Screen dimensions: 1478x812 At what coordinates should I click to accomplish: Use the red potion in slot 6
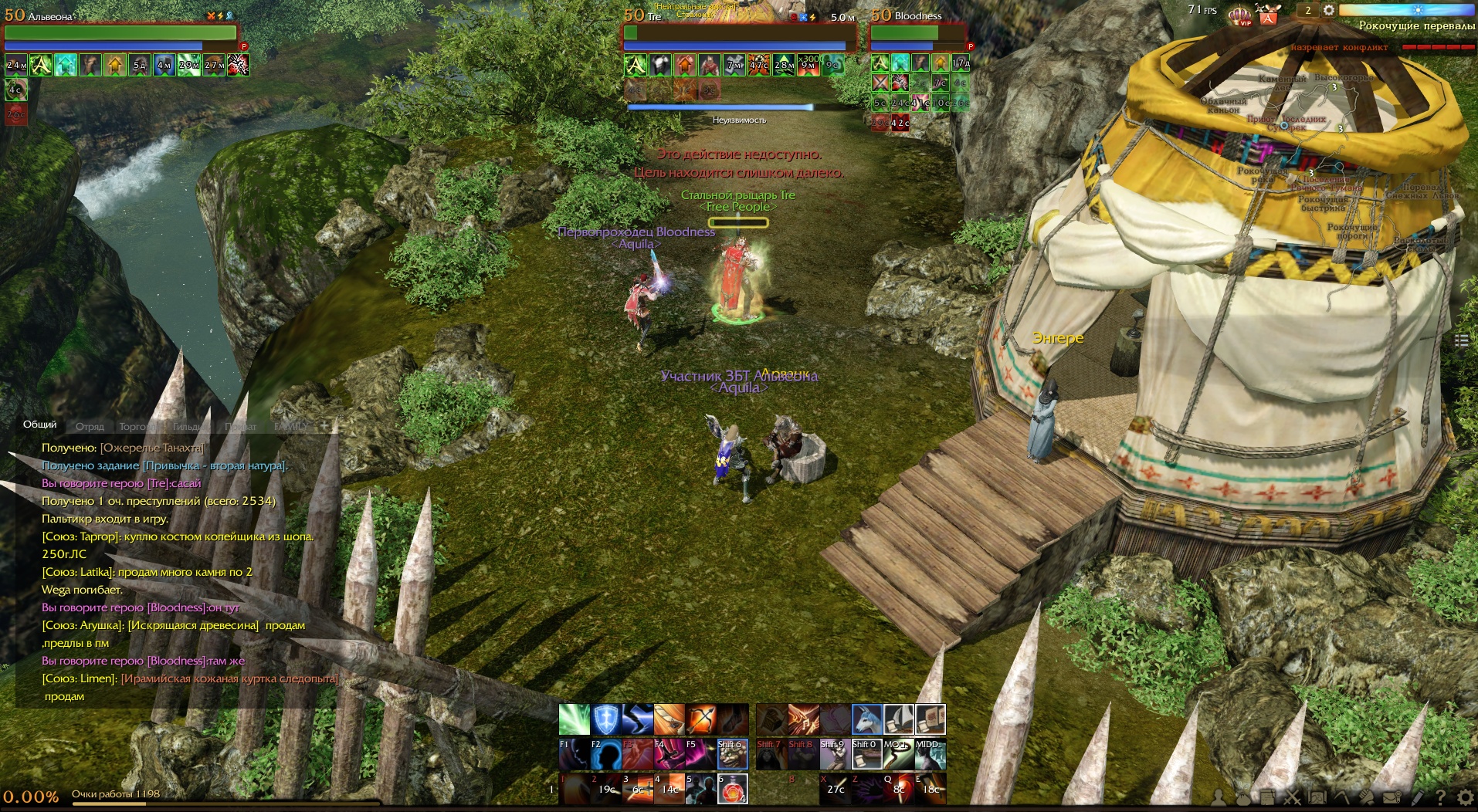click(x=732, y=789)
